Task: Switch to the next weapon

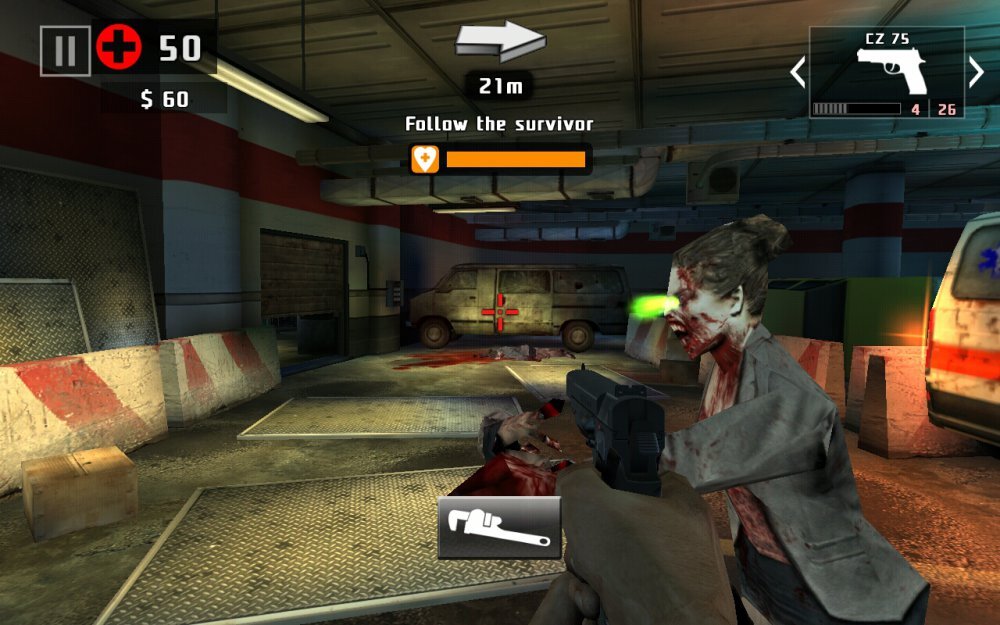Action: click(x=976, y=72)
